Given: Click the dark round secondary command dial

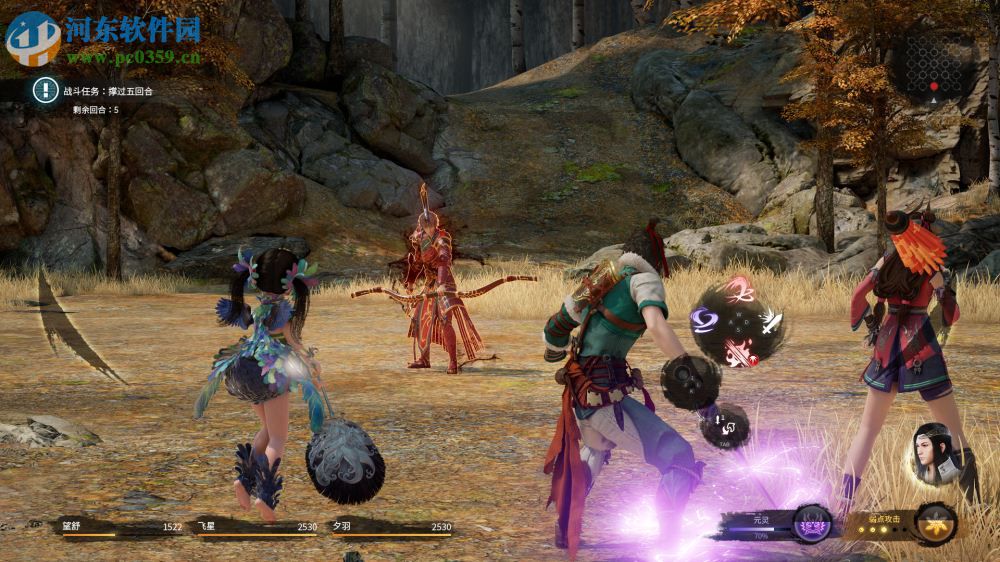Looking at the screenshot, I should [x=690, y=381].
